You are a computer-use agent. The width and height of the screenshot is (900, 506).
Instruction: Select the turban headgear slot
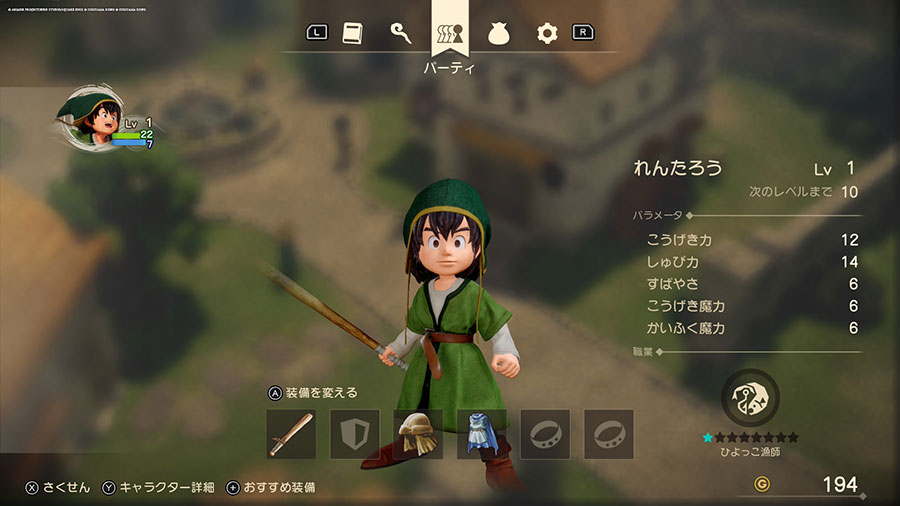pos(418,434)
